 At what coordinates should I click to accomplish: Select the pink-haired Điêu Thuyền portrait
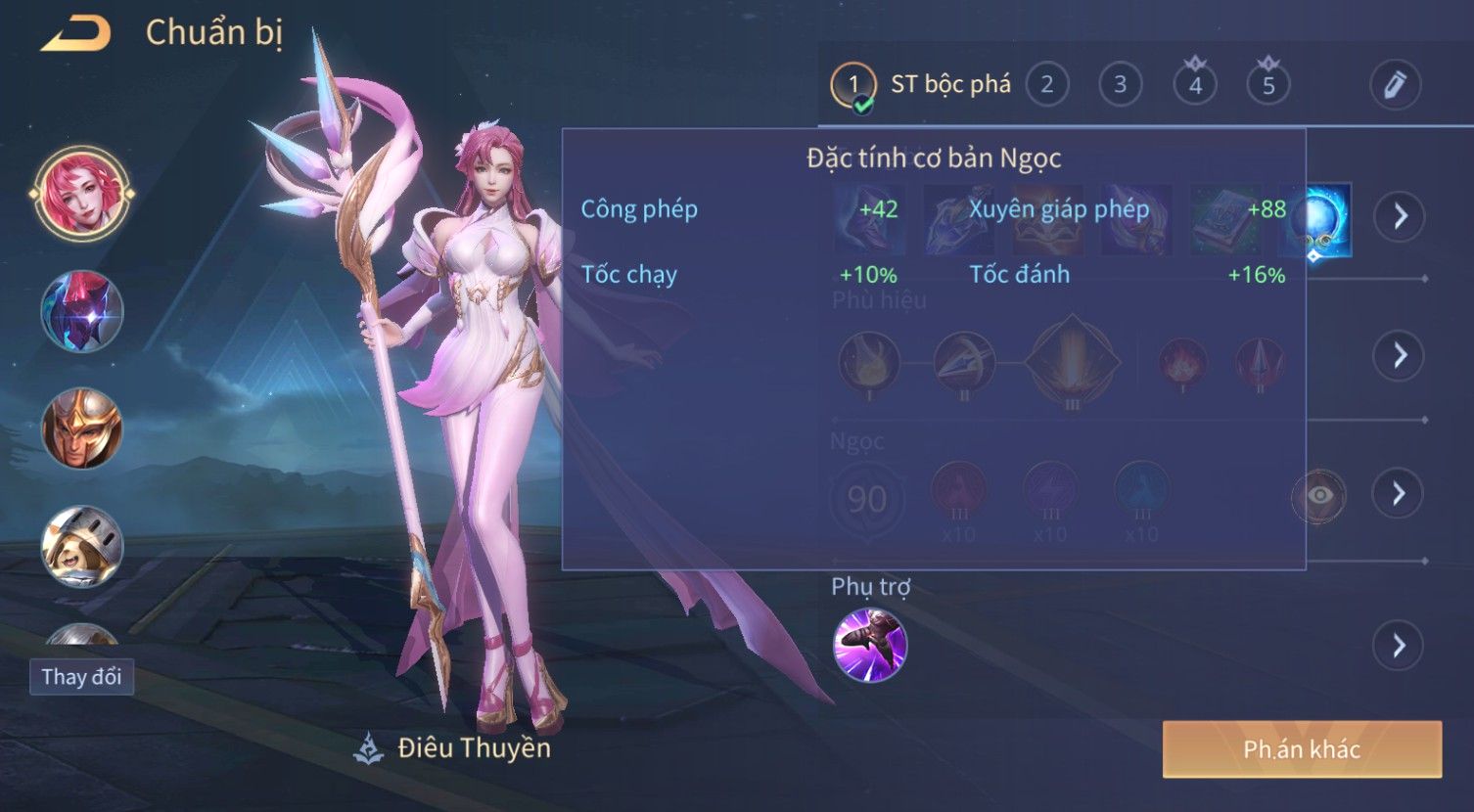pos(82,193)
